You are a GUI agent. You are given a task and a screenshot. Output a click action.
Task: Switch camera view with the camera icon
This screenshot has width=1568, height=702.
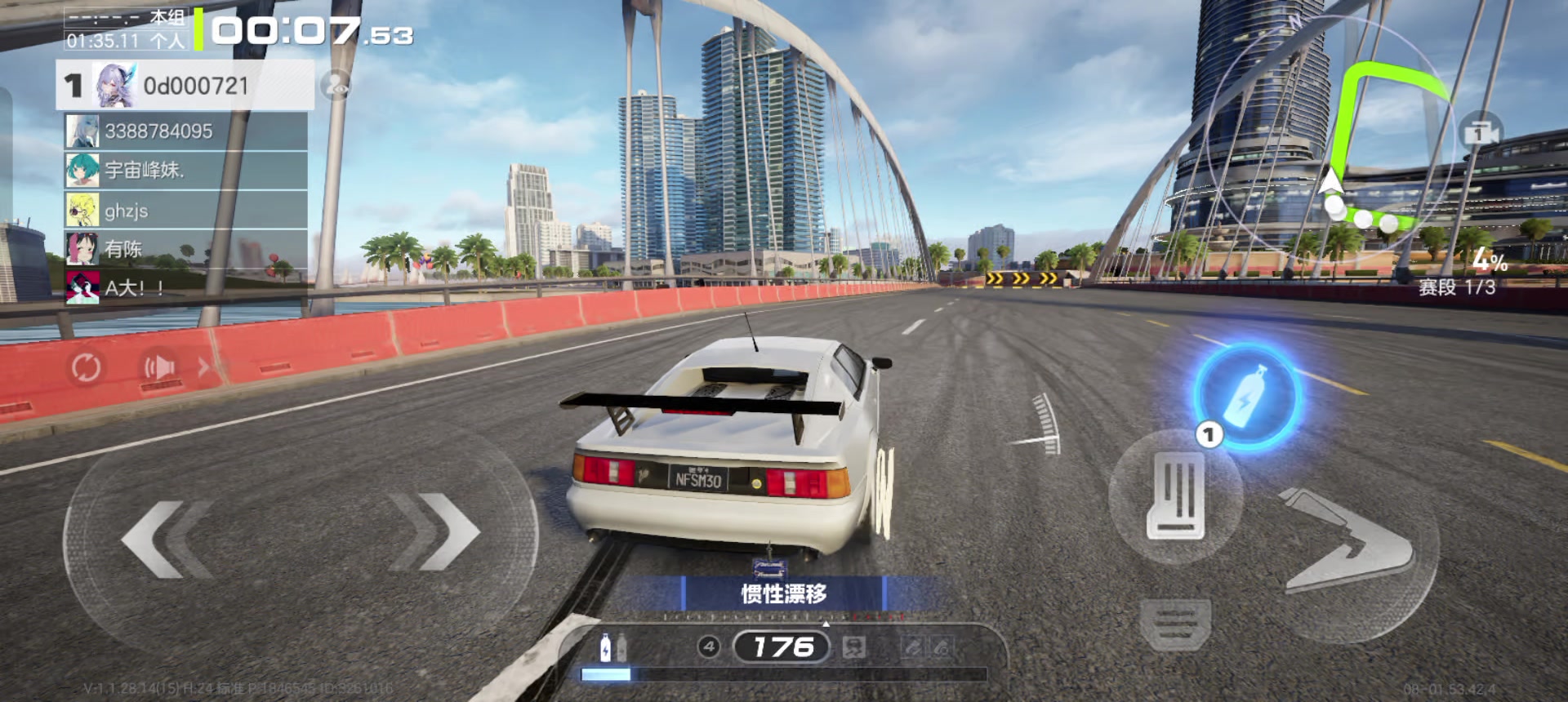coord(1480,133)
